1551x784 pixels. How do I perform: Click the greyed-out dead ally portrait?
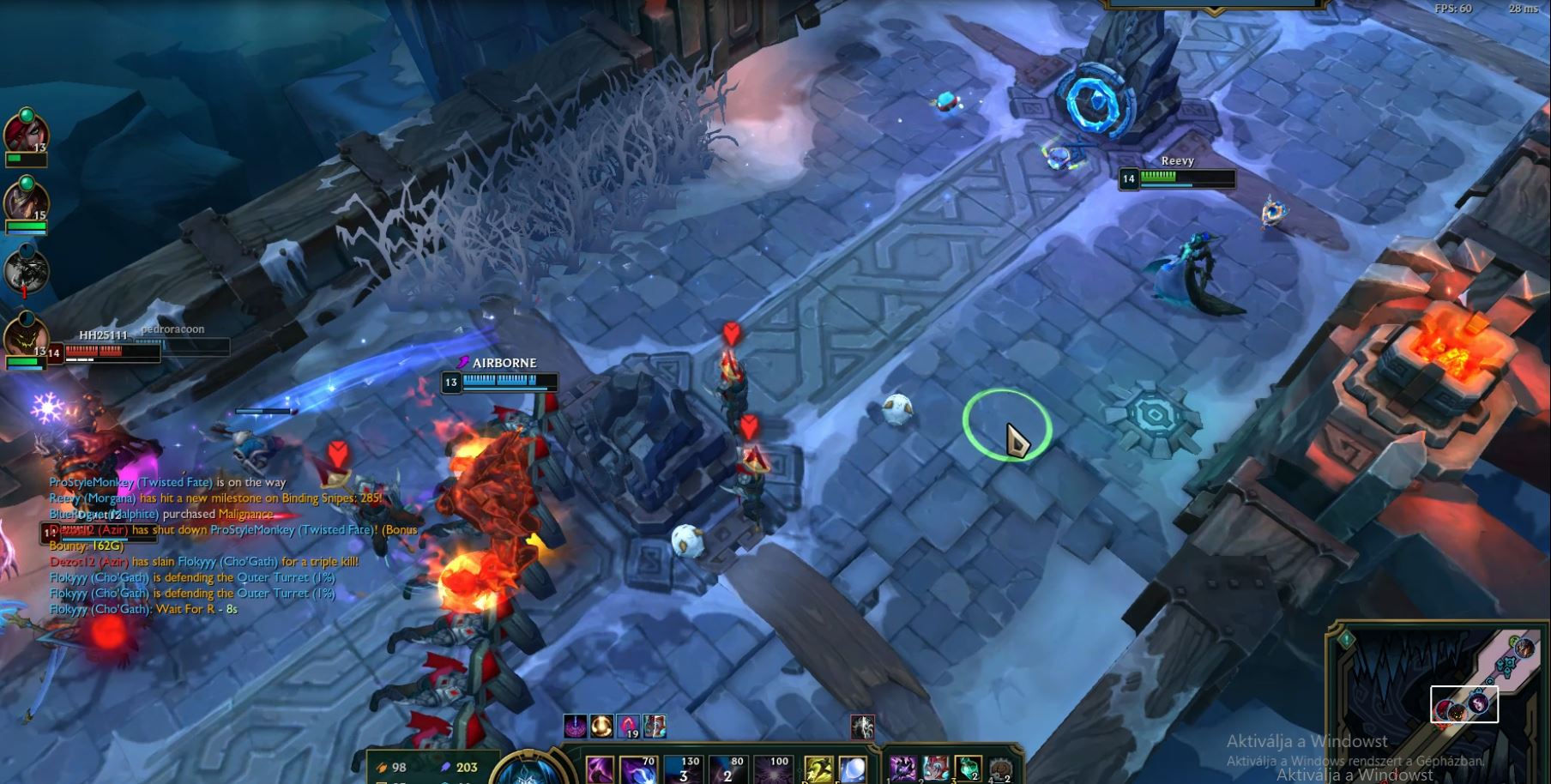coord(24,270)
